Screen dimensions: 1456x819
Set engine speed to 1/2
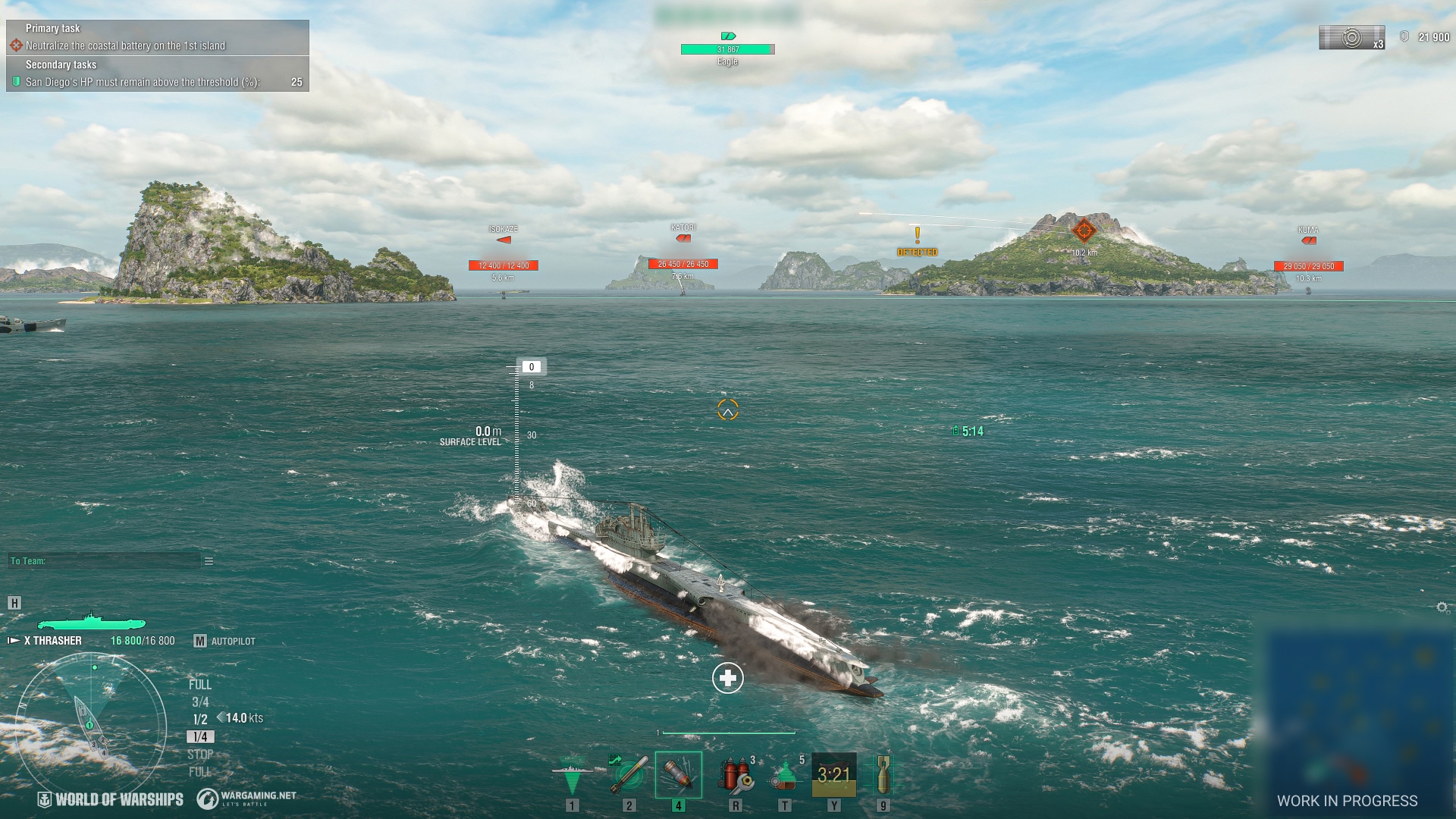click(200, 720)
